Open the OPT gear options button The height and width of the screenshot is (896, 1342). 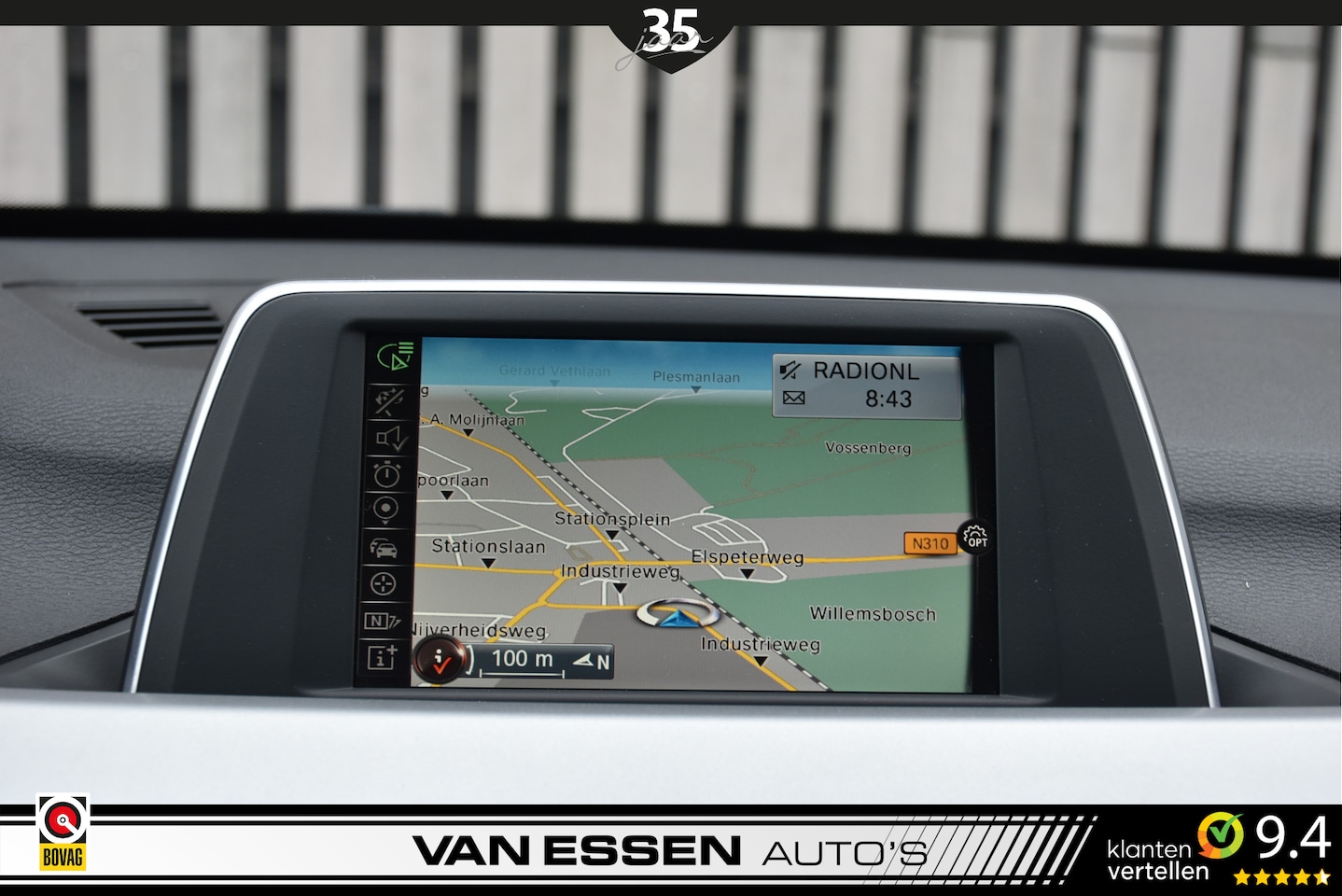[975, 537]
